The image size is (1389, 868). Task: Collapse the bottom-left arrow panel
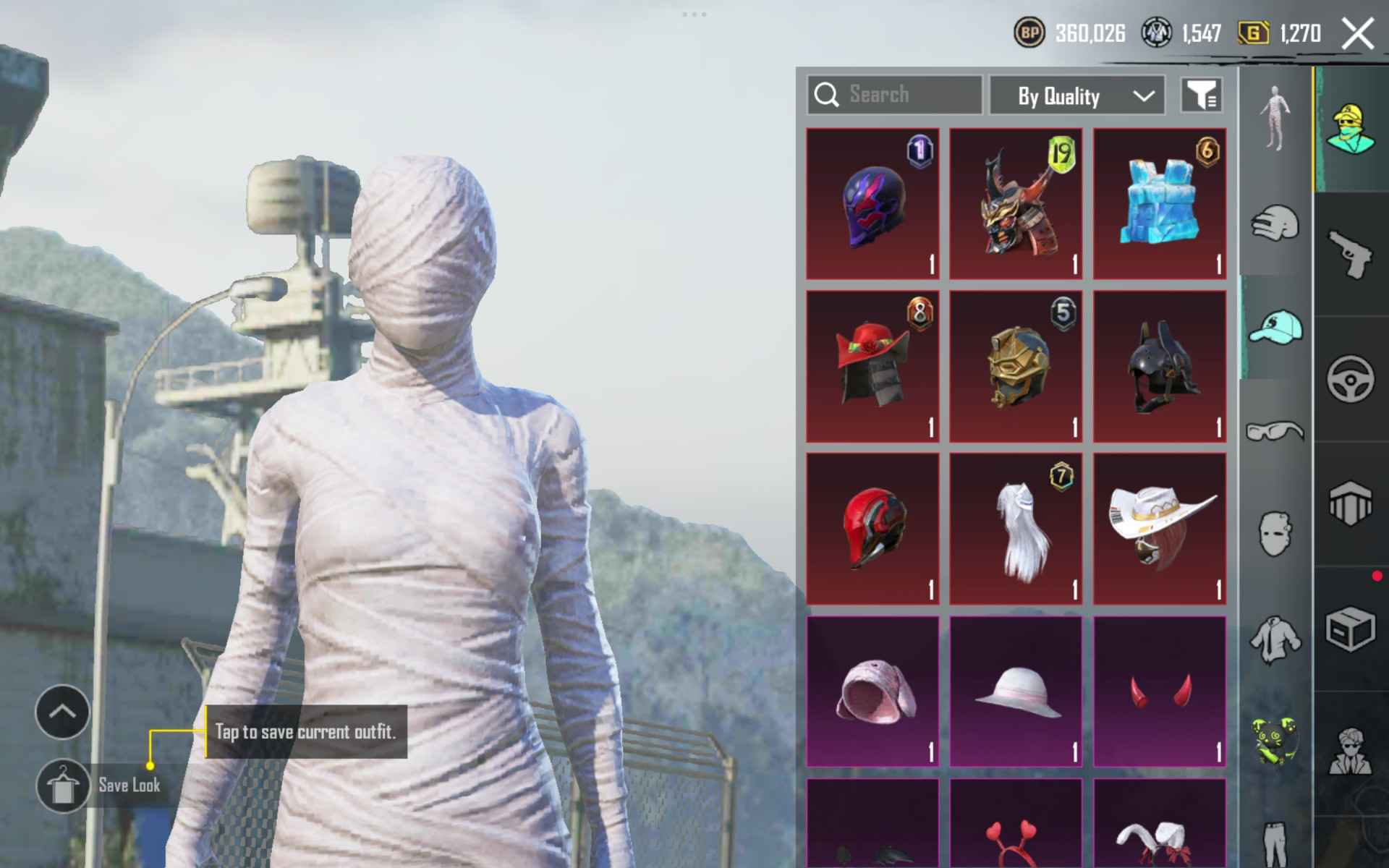coord(61,711)
